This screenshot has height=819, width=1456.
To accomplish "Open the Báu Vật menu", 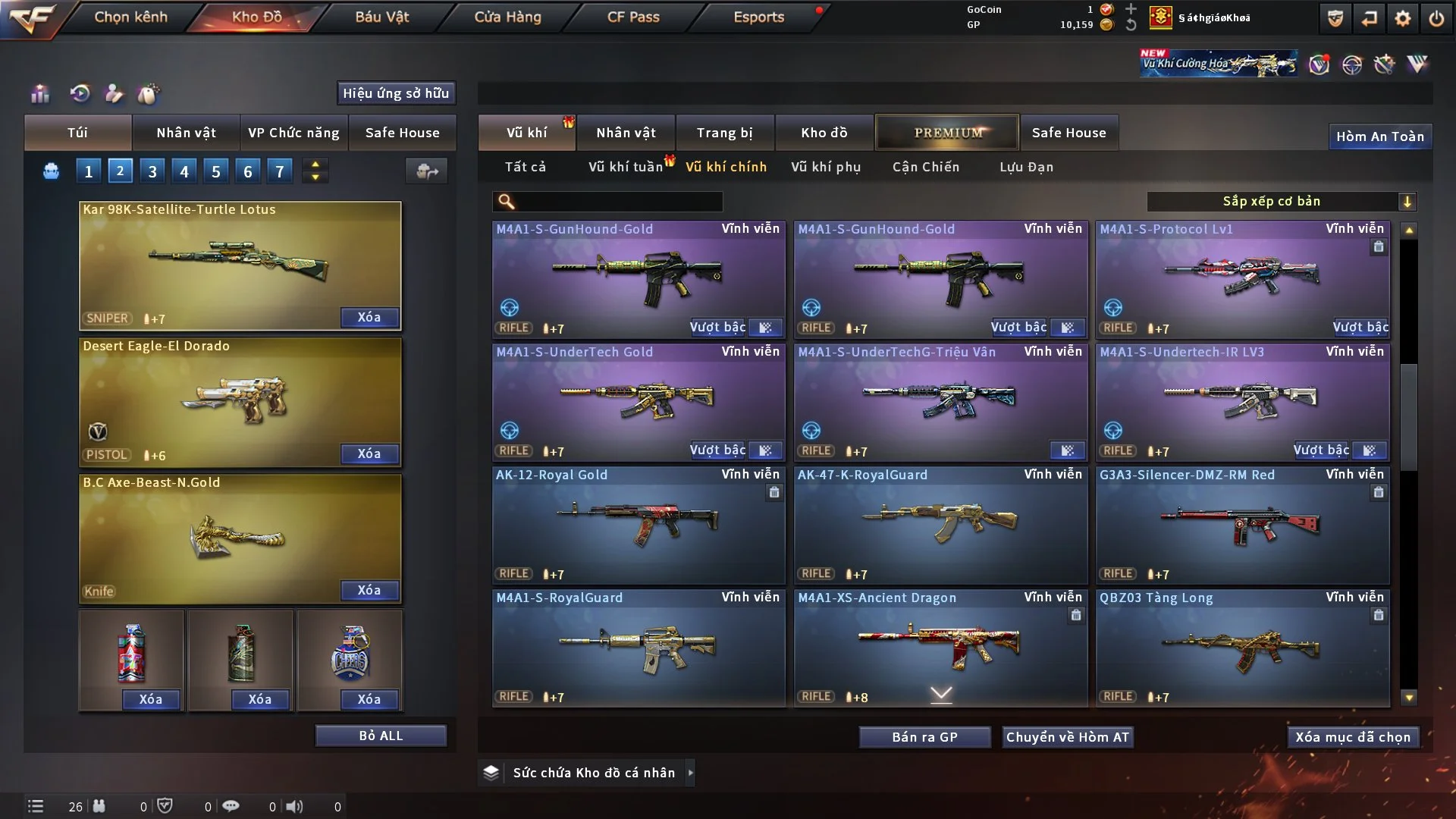I will (381, 17).
